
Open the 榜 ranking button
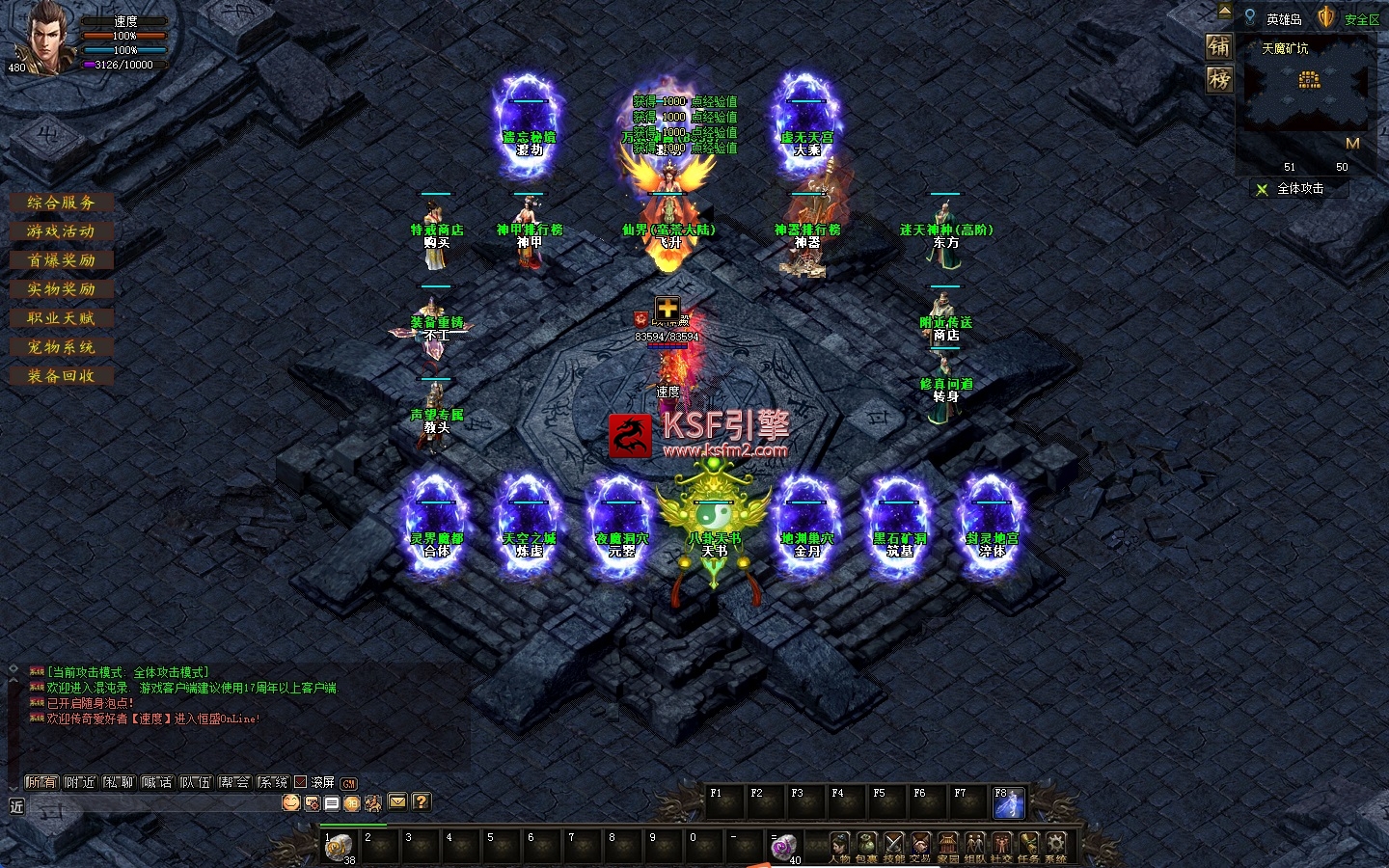[x=1219, y=79]
